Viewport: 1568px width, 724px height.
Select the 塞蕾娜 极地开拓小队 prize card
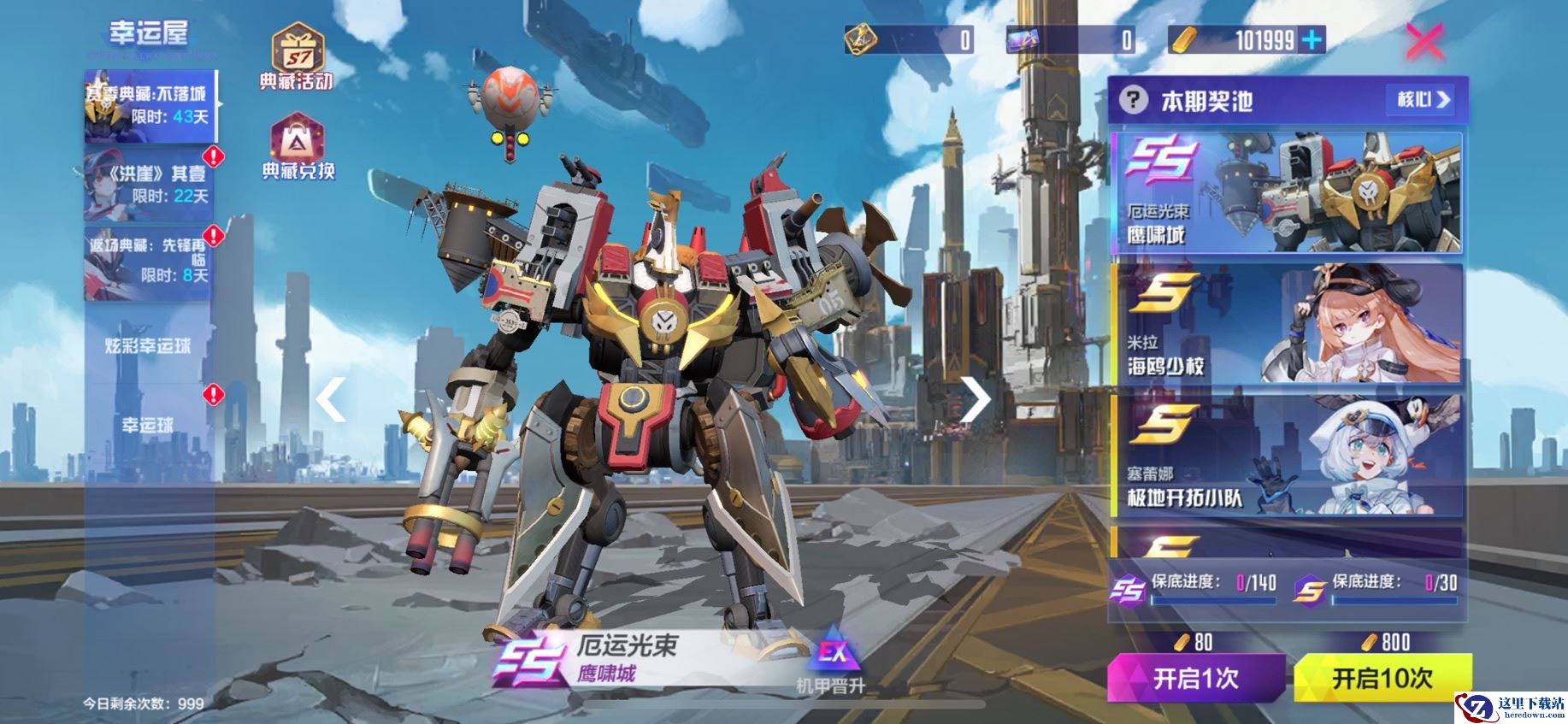tap(1286, 455)
